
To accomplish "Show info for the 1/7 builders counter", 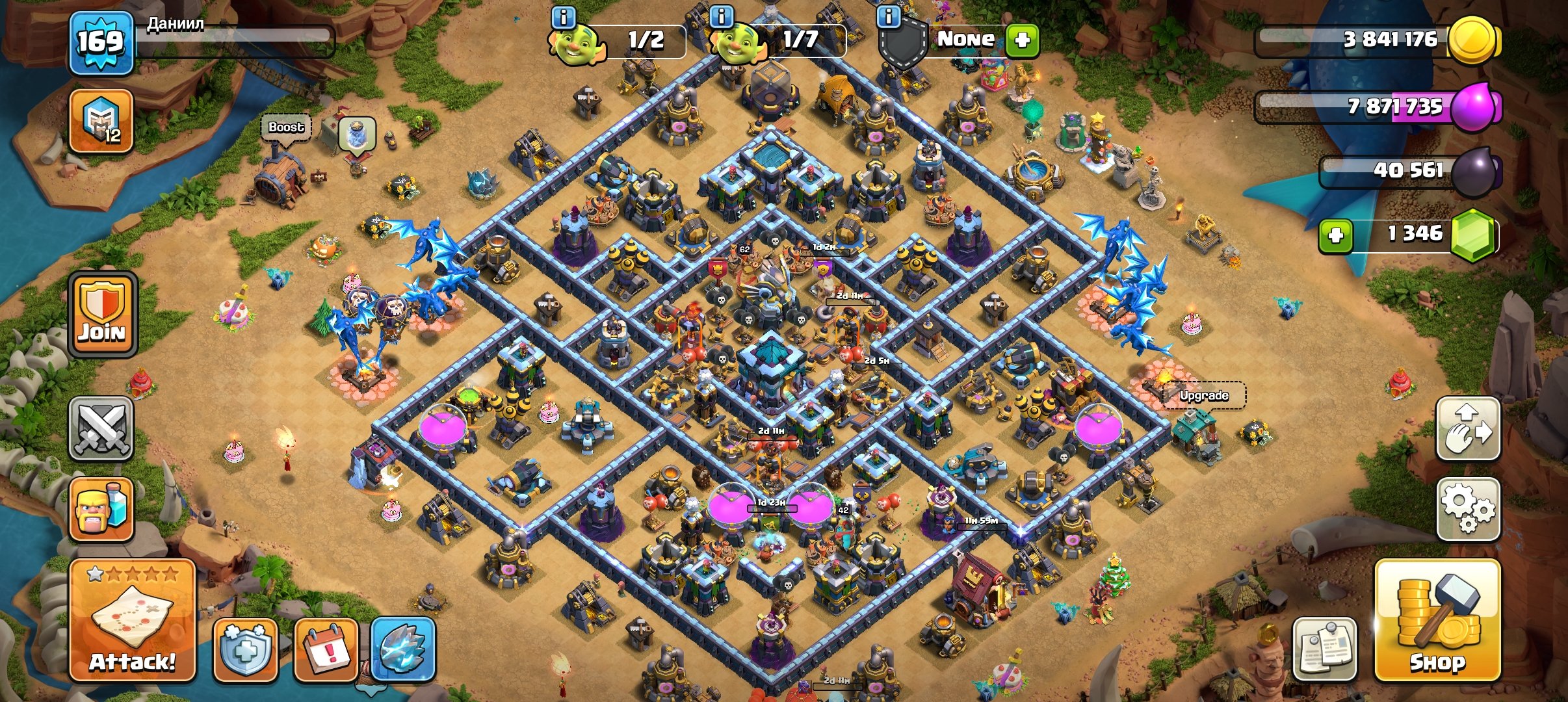I will pos(722,16).
